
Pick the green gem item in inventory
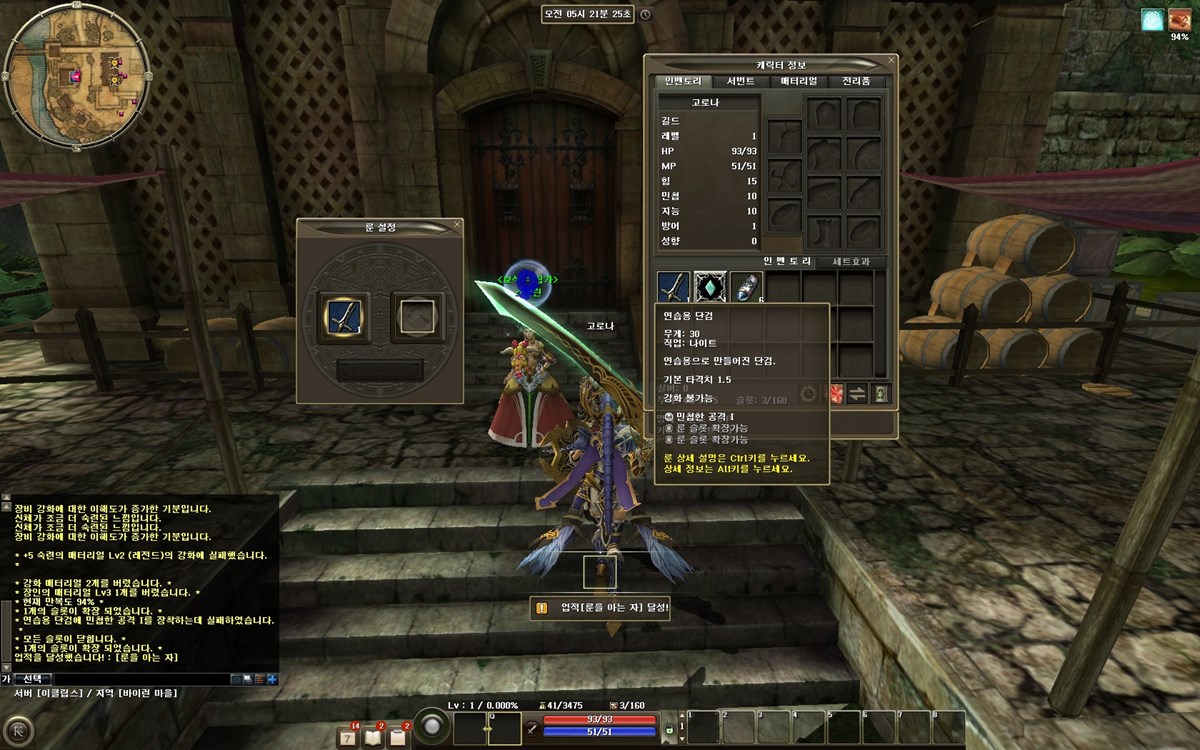709,287
